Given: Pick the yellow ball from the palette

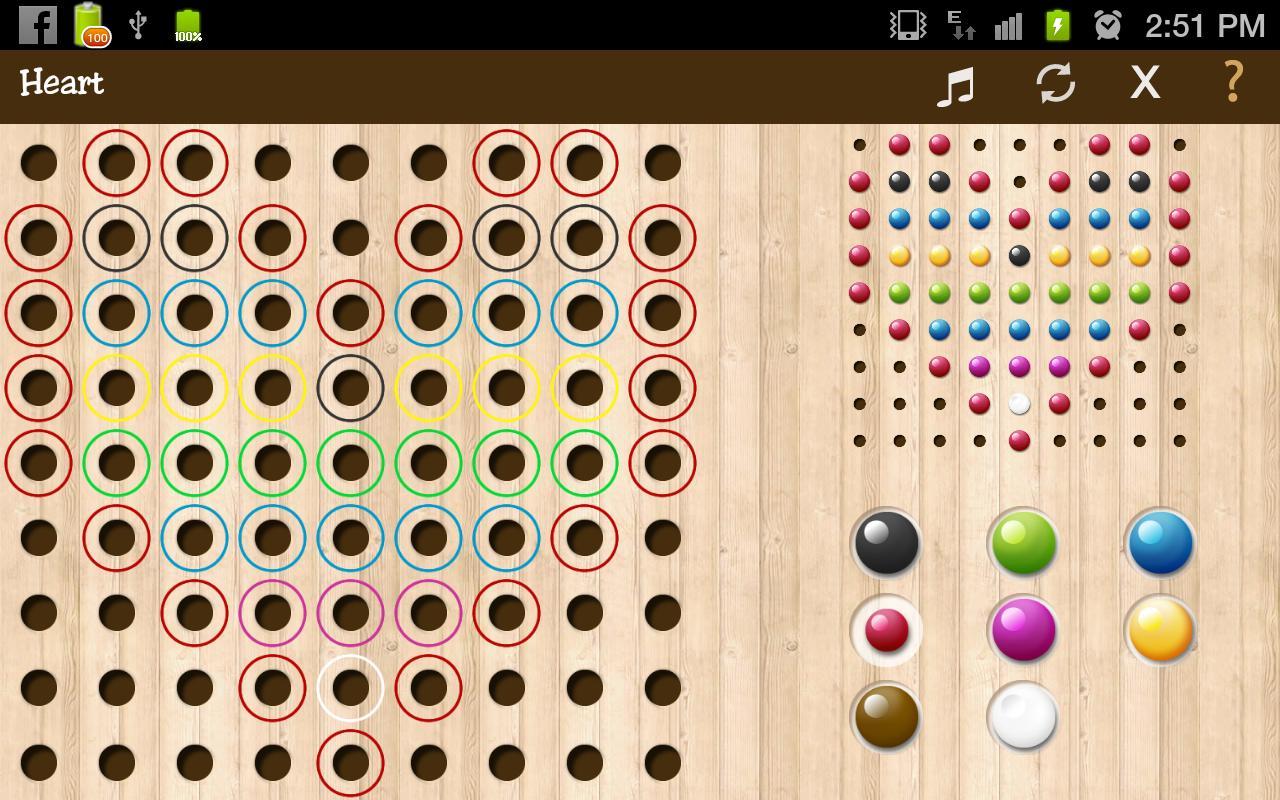Looking at the screenshot, I should point(1159,628).
